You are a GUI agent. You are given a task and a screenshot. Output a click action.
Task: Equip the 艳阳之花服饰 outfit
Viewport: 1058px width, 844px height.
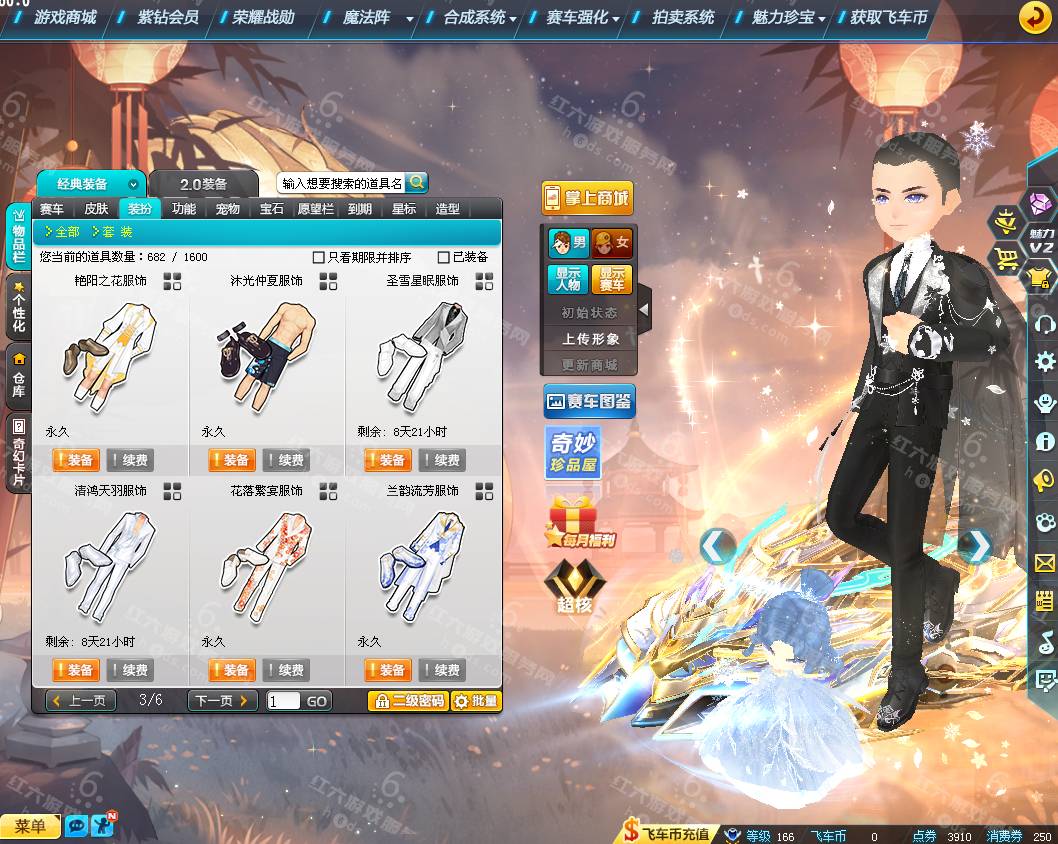point(75,460)
